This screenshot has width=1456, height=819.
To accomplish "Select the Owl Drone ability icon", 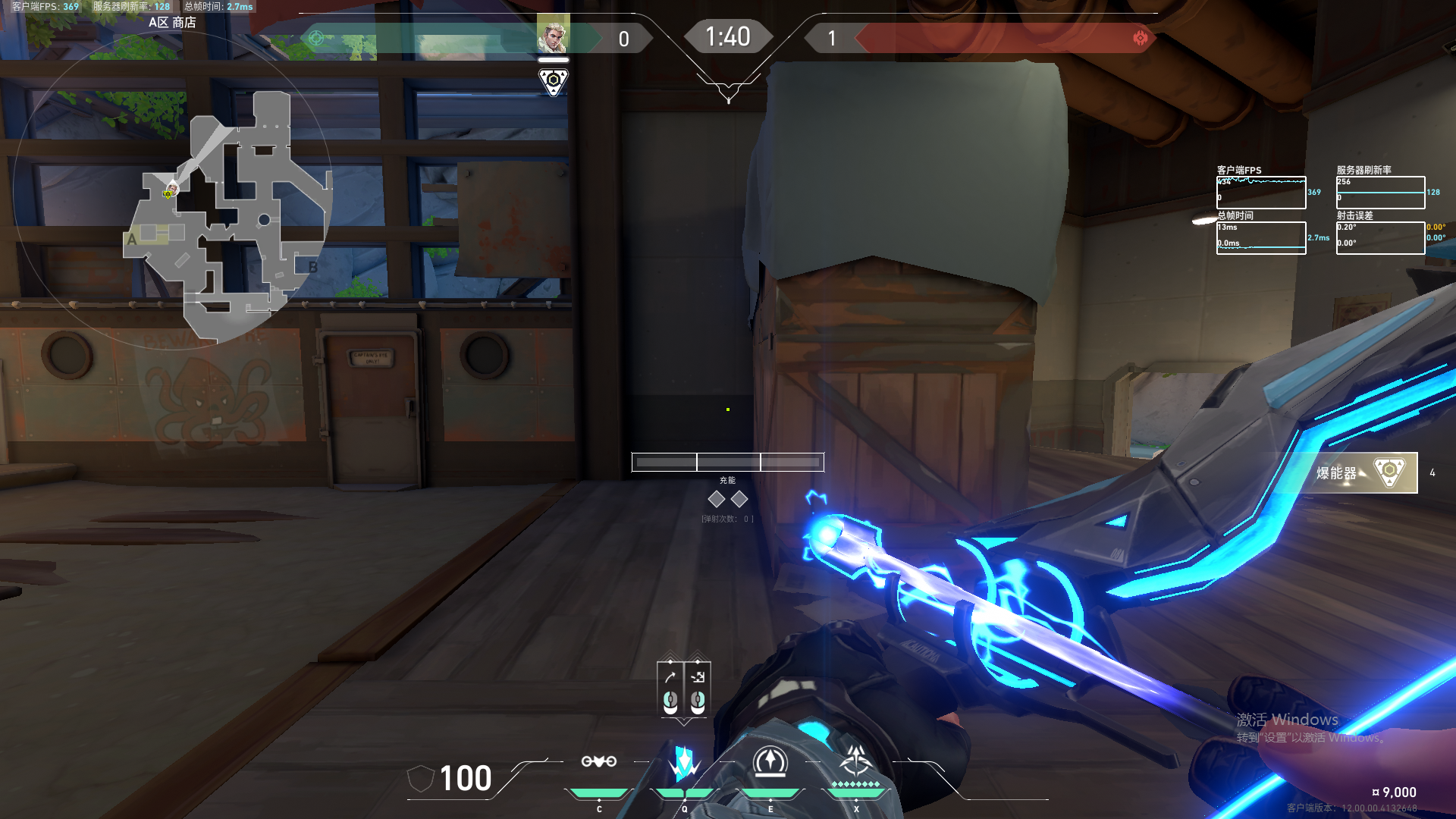I will click(x=598, y=761).
